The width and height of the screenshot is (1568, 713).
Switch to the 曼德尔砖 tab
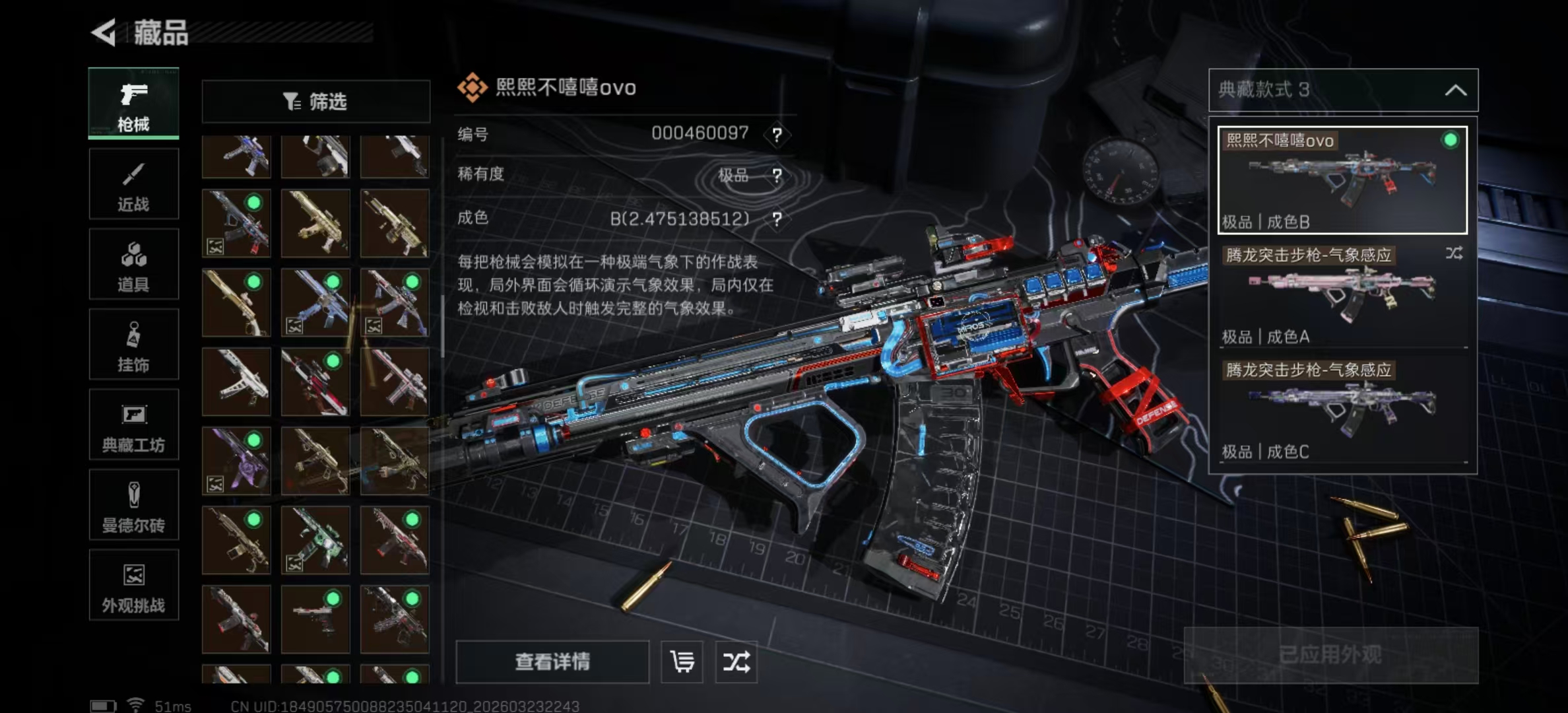133,505
